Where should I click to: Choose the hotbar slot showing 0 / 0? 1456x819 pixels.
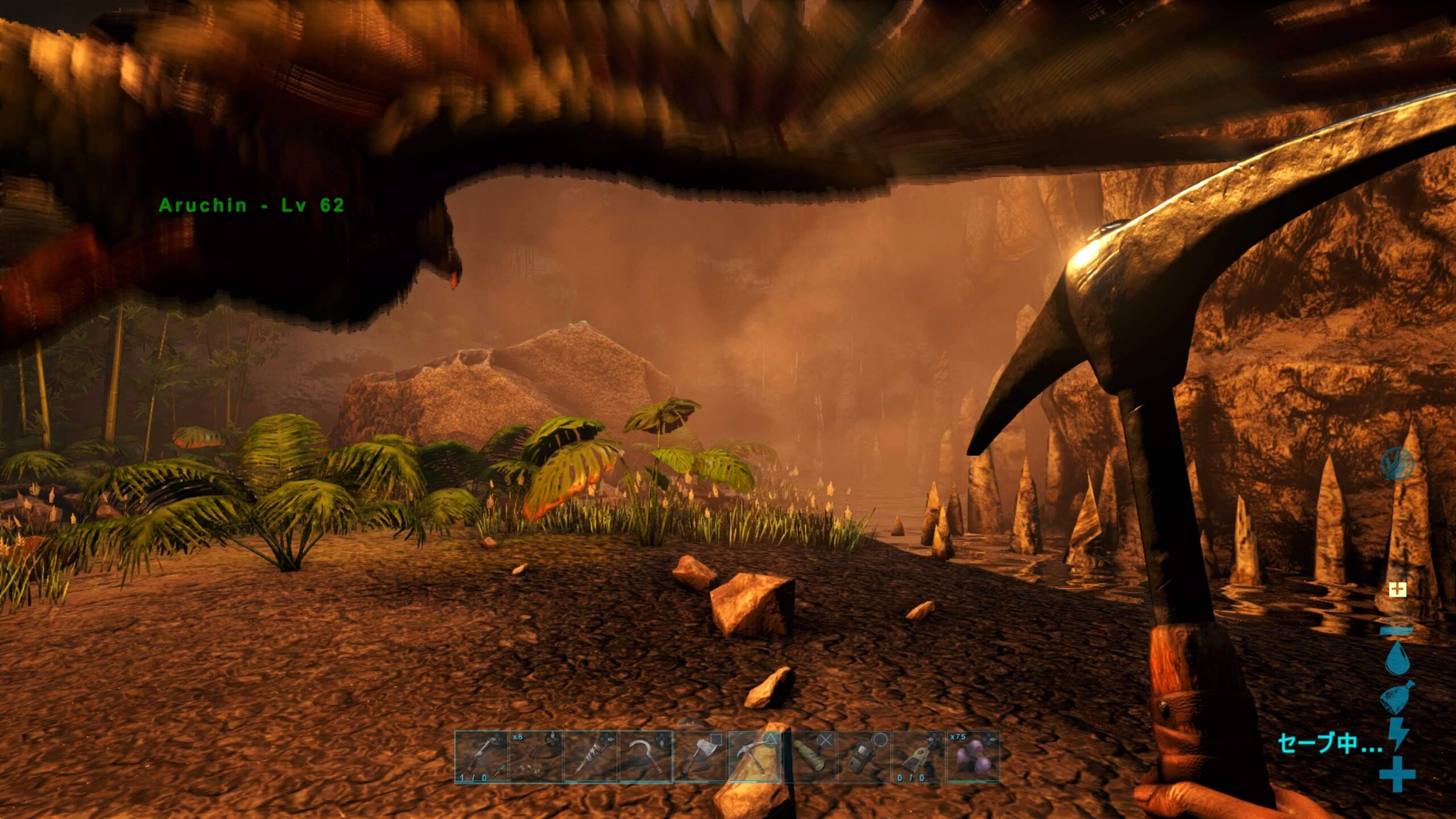919,757
